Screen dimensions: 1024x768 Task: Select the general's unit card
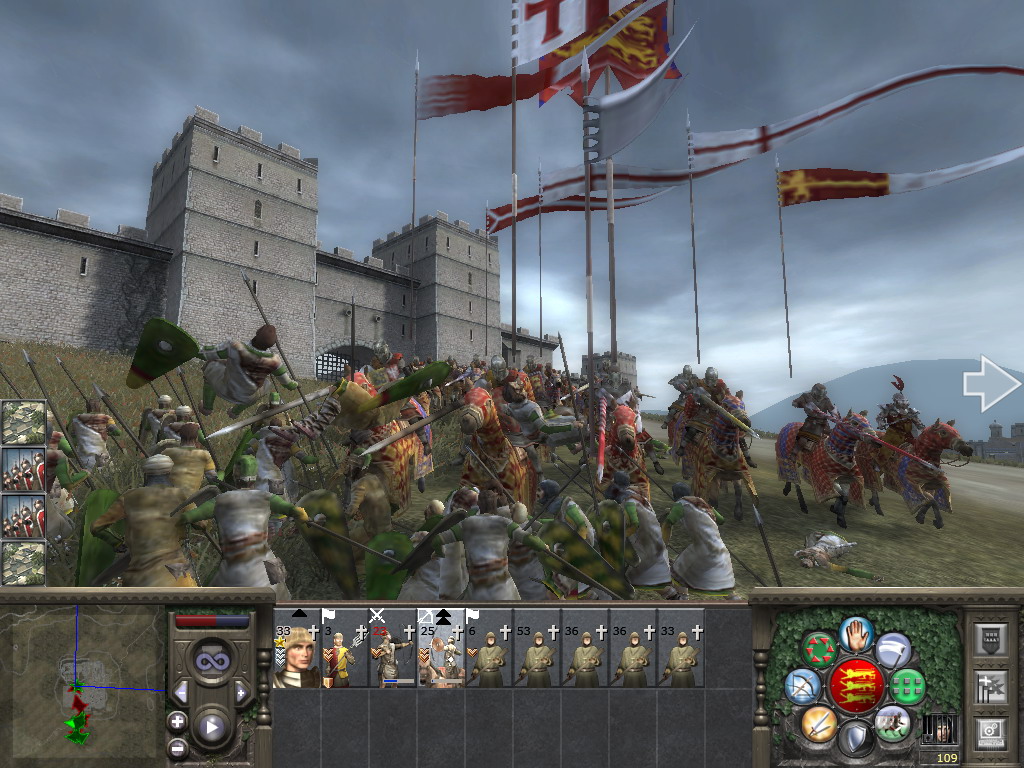pos(297,648)
